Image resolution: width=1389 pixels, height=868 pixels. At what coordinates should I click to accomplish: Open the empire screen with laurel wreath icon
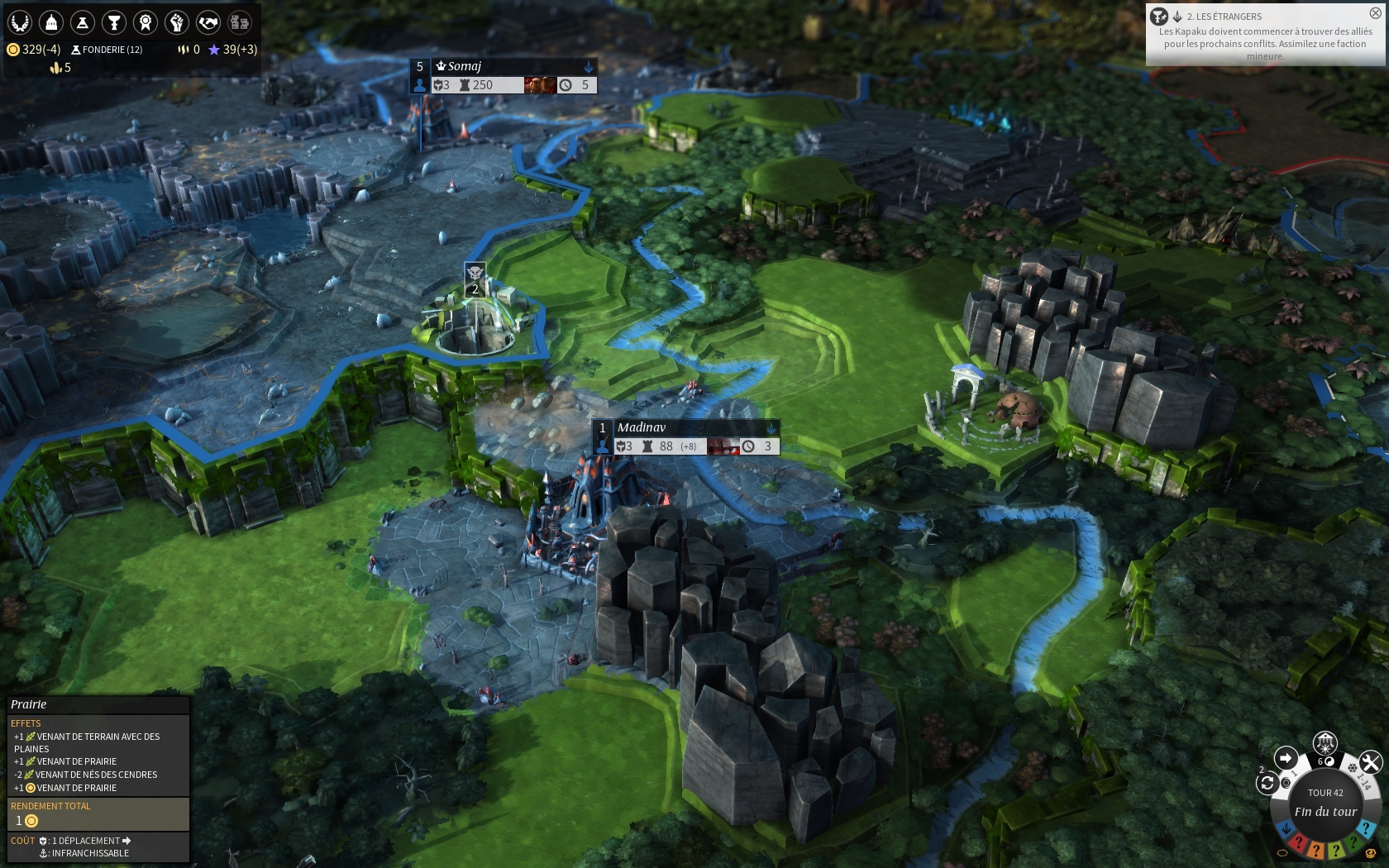coord(20,21)
